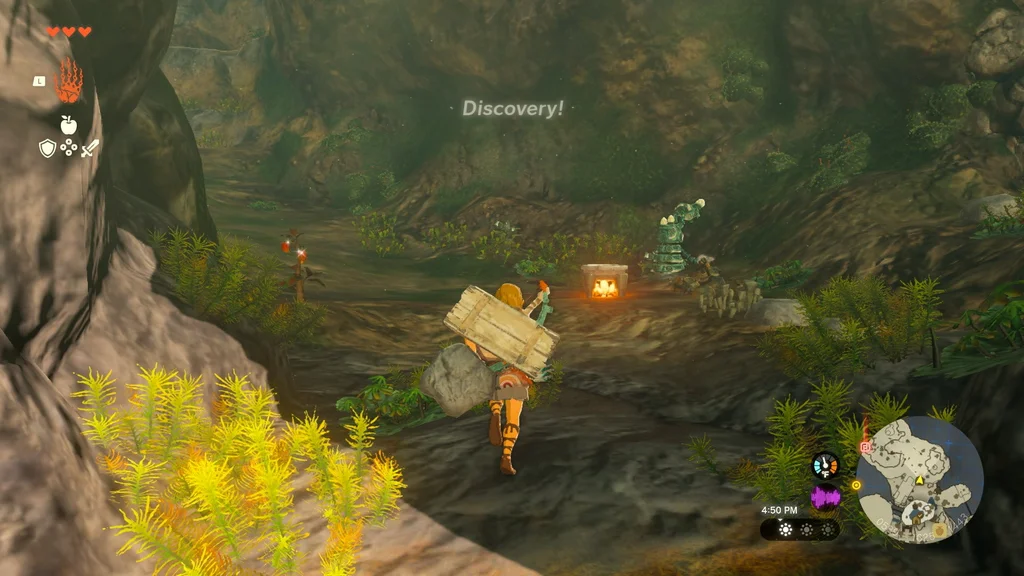Open the shield quick-select icon

(x=47, y=149)
